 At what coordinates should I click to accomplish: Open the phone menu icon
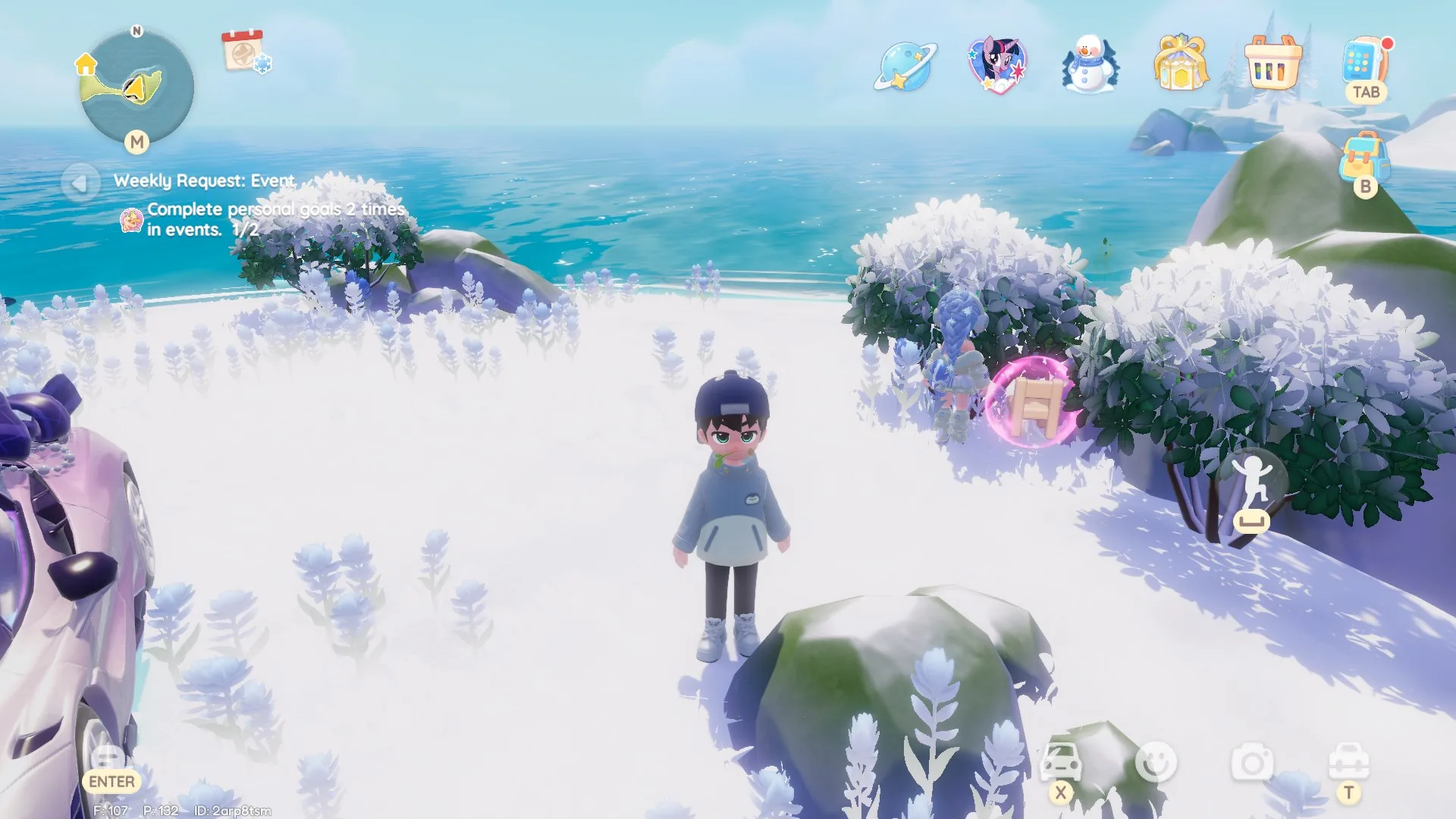point(1363,62)
